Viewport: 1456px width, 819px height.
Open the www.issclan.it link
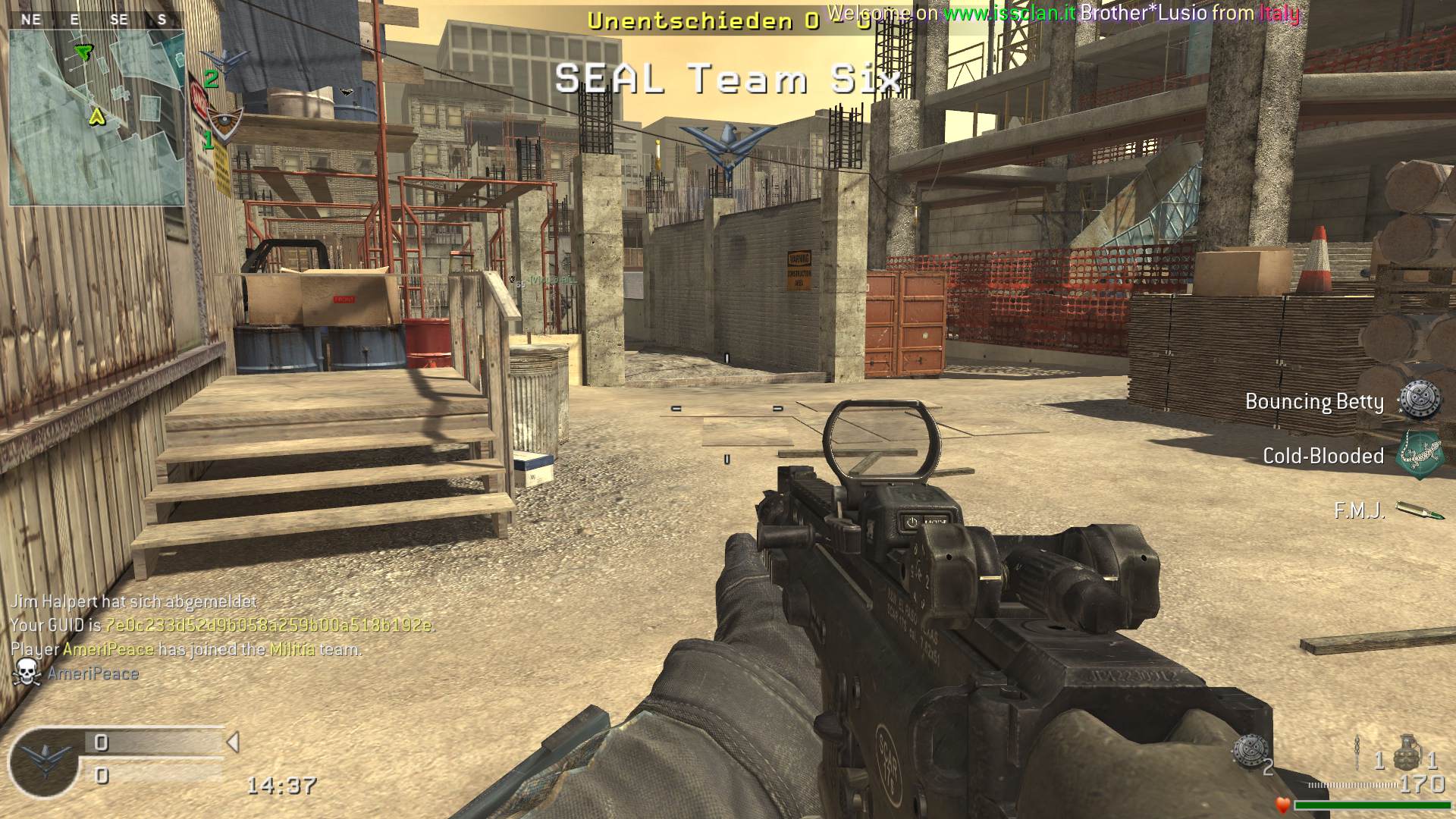[1009, 13]
